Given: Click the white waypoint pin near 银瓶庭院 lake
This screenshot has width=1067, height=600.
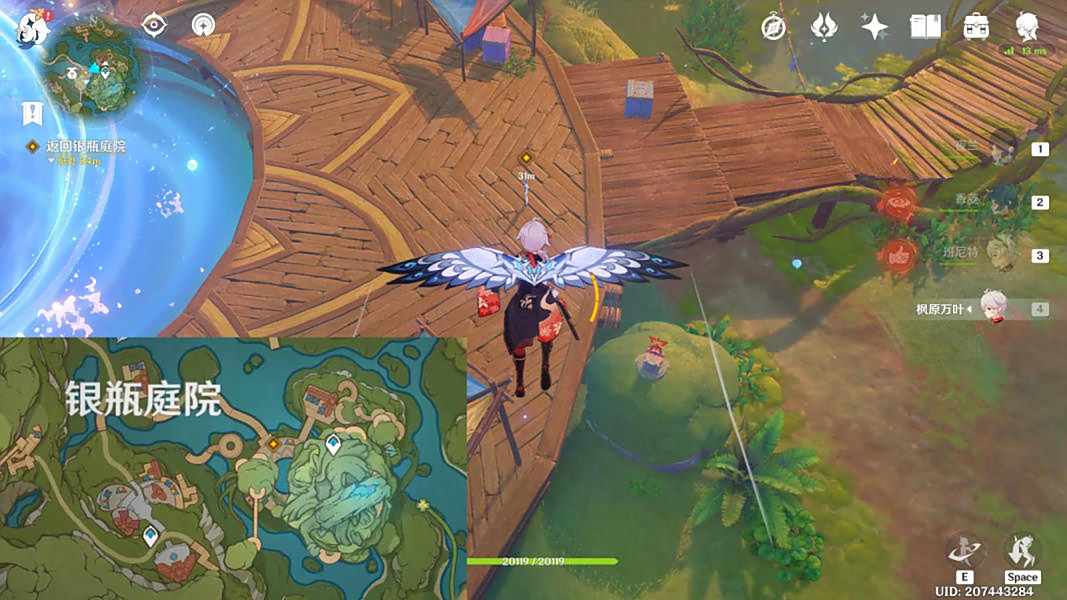Looking at the screenshot, I should pos(333,444).
